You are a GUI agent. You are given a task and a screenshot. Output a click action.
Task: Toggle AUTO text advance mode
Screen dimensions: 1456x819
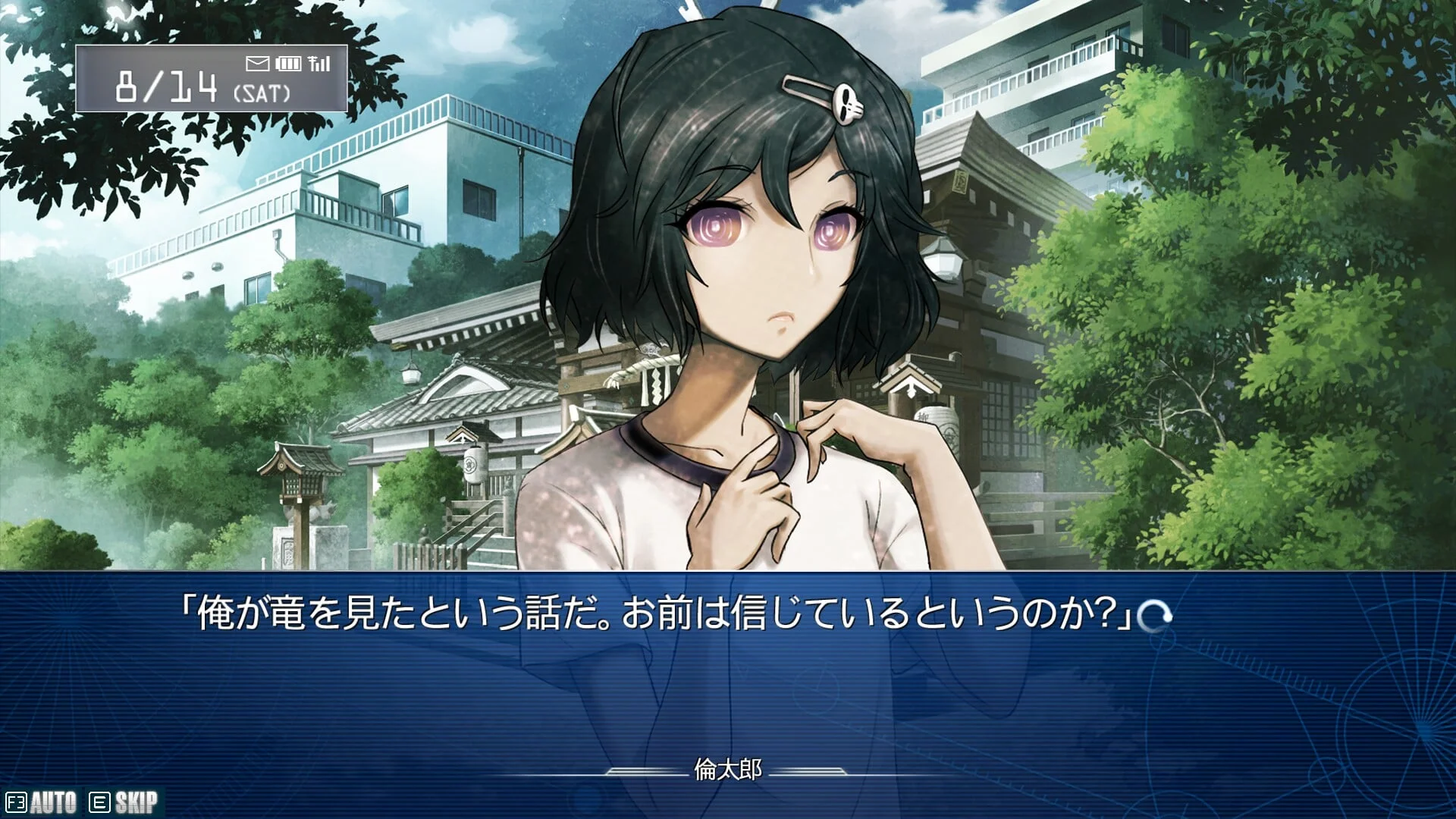click(x=42, y=802)
